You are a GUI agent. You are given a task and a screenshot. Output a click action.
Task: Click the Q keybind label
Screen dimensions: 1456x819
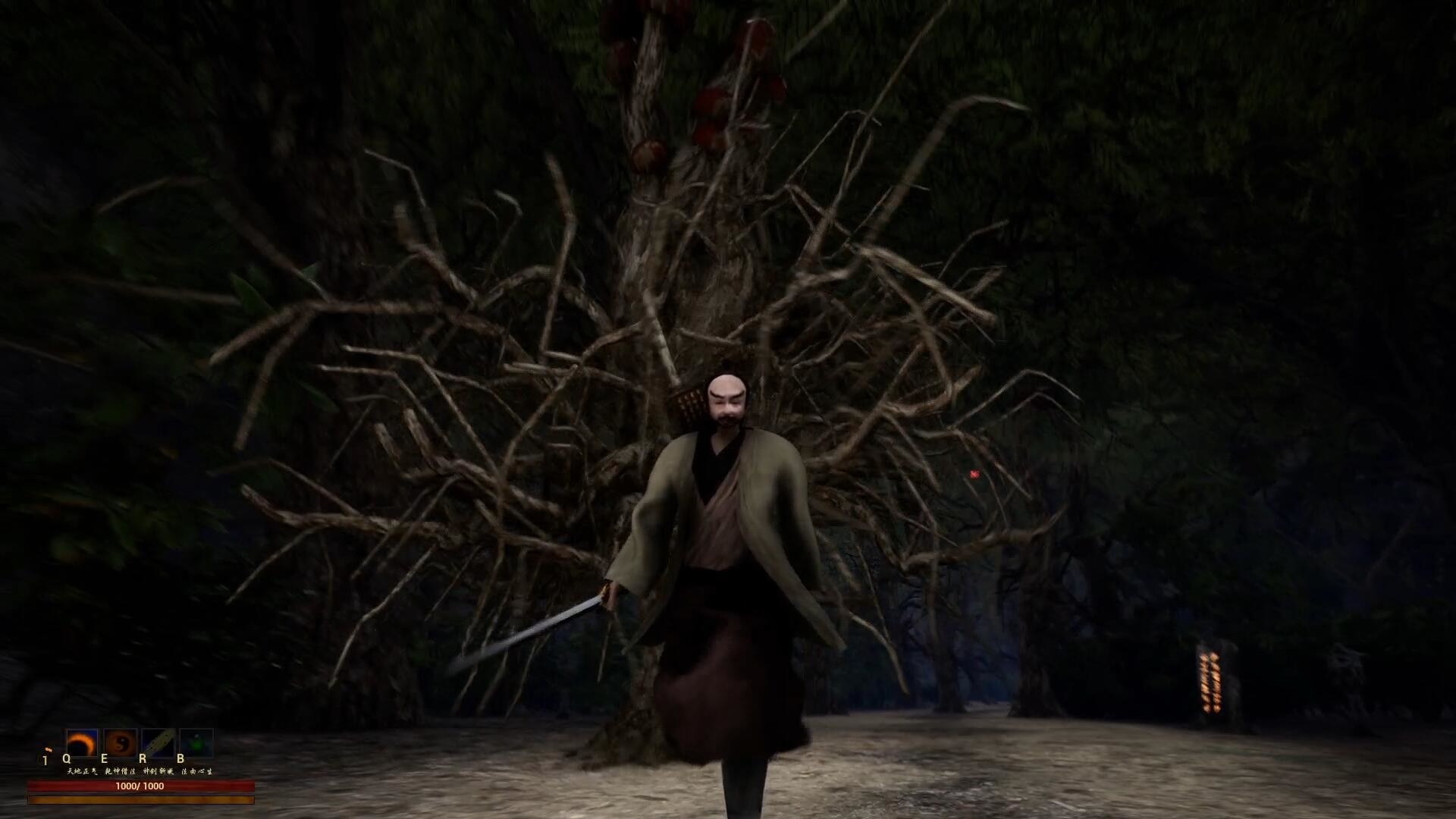click(x=67, y=759)
